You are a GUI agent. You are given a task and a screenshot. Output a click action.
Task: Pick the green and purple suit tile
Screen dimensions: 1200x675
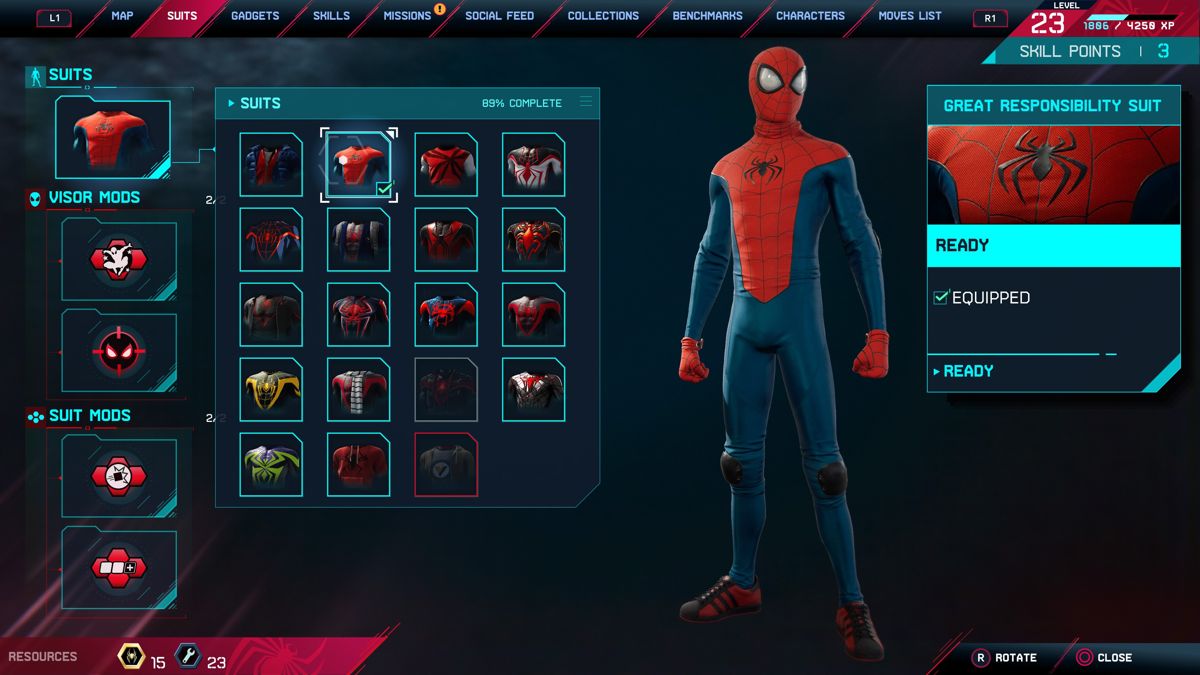point(271,465)
